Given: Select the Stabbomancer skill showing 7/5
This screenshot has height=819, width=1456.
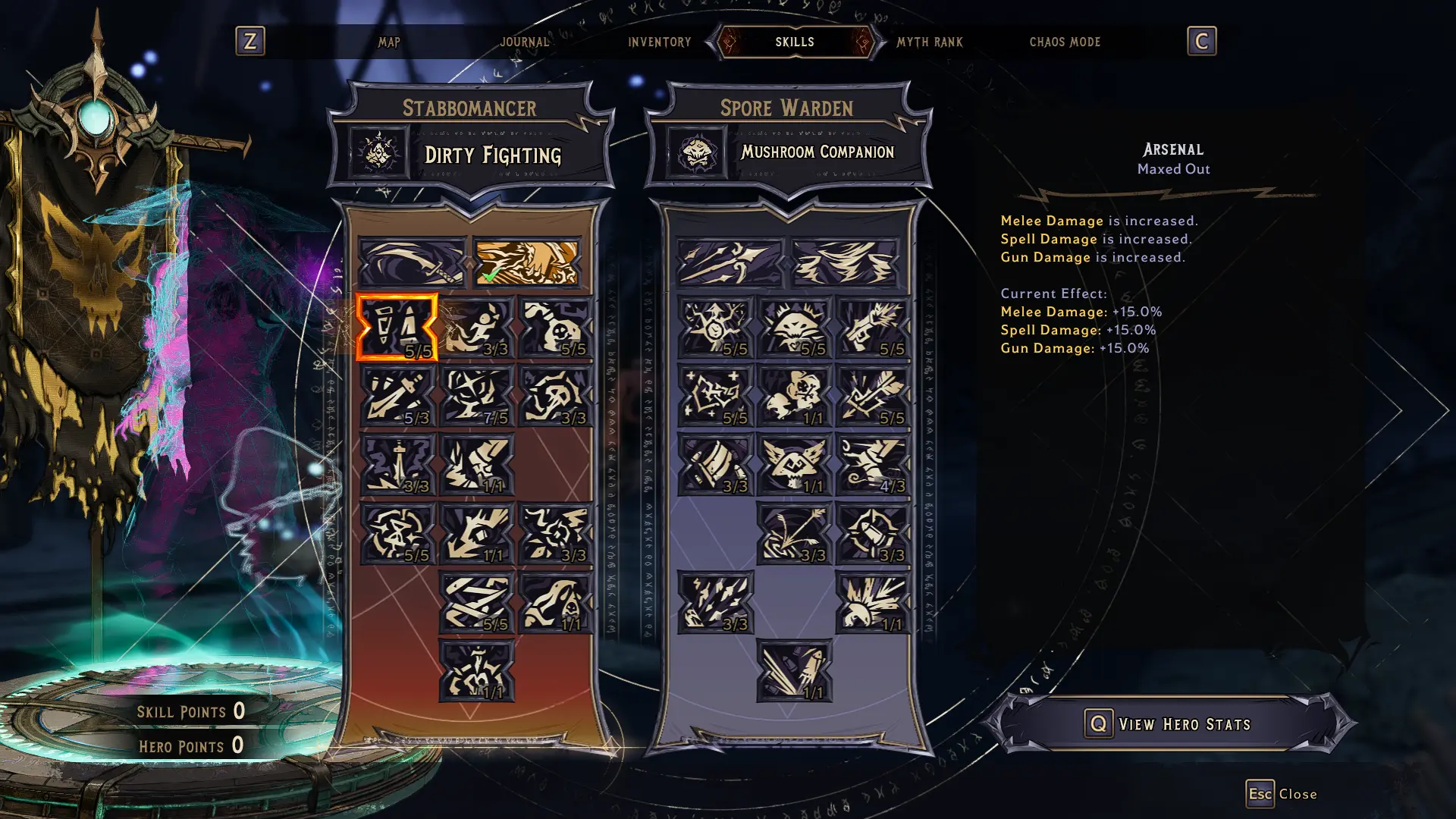Looking at the screenshot, I should pyautogui.click(x=476, y=396).
